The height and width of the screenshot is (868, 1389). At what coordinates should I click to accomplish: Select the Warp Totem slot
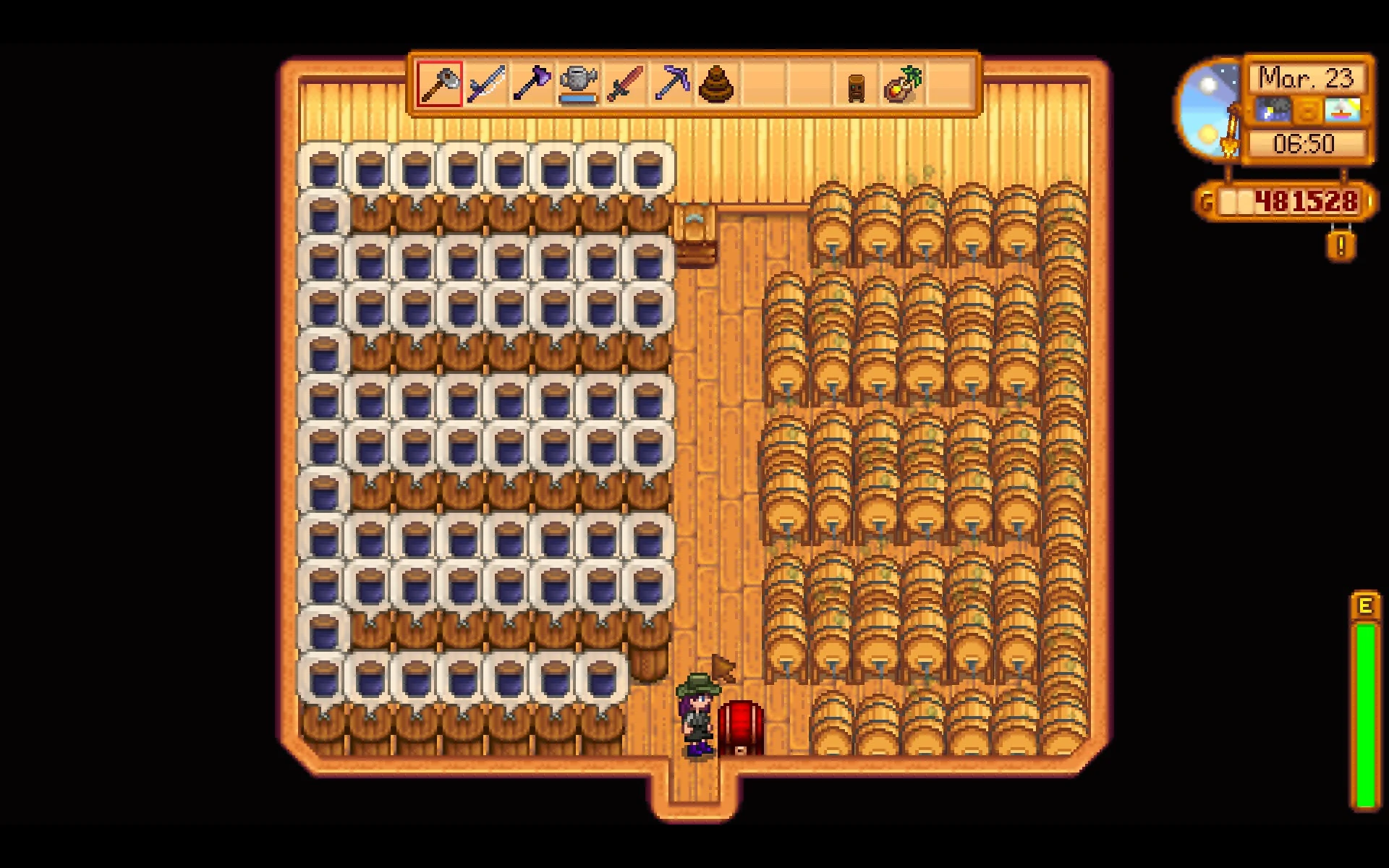pyautogui.click(x=857, y=85)
